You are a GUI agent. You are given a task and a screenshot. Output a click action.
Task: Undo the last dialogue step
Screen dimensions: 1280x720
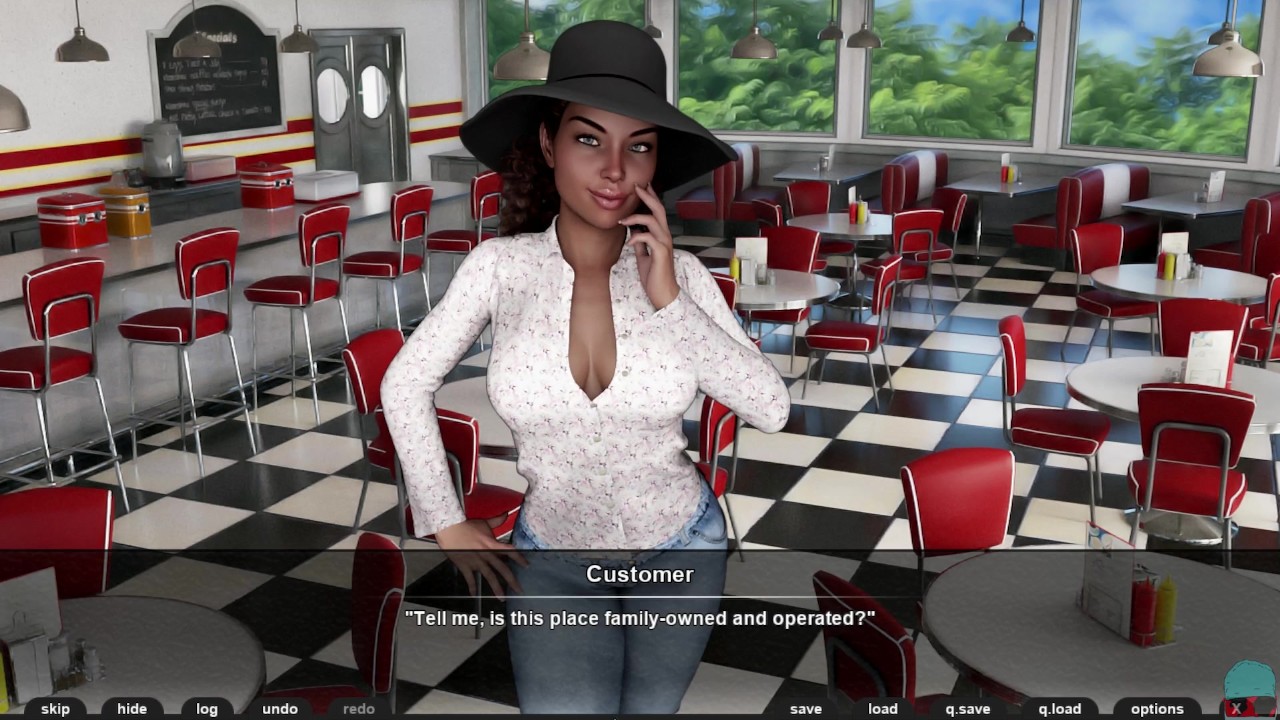click(x=280, y=708)
